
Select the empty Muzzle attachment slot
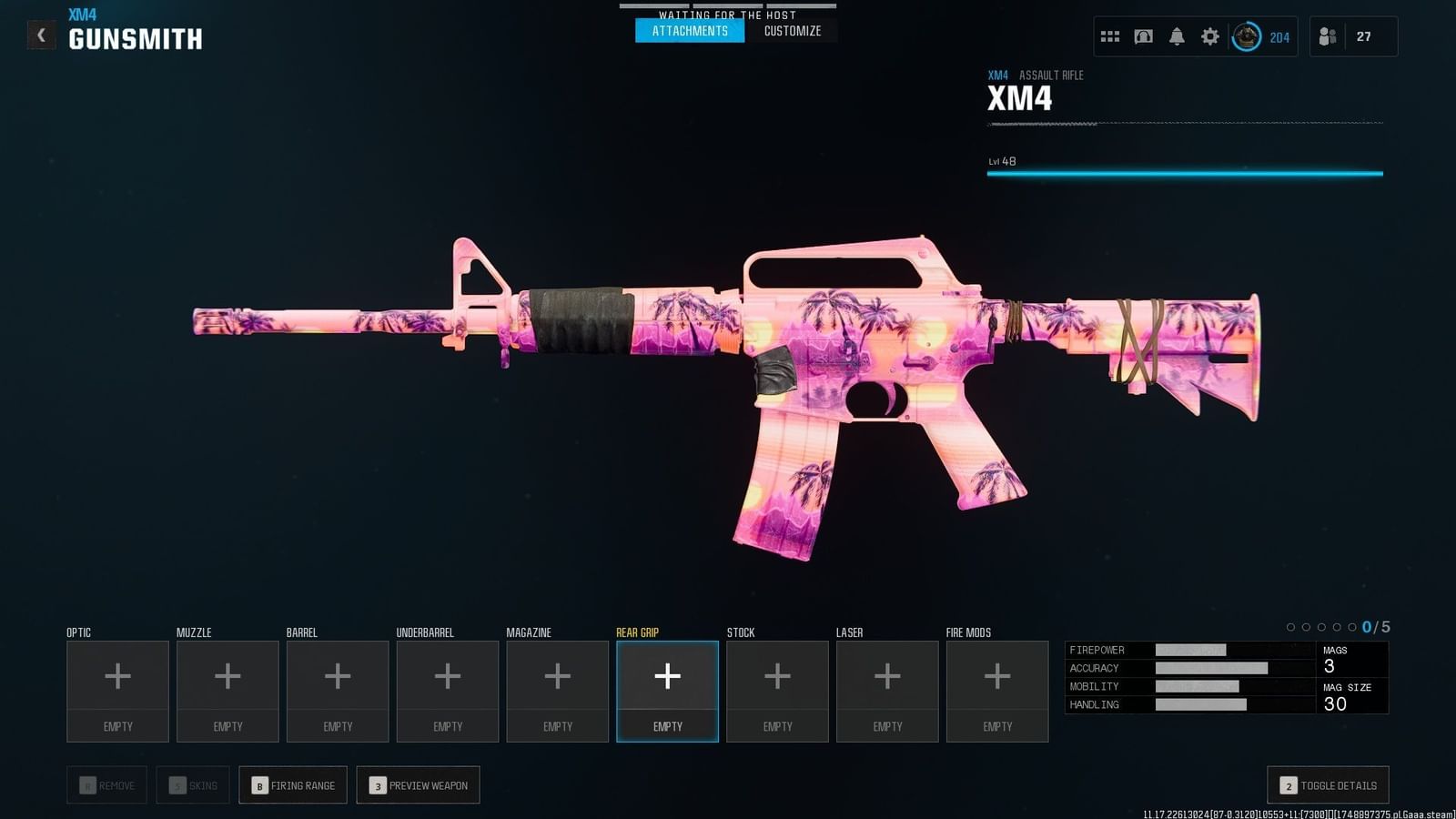coord(227,690)
